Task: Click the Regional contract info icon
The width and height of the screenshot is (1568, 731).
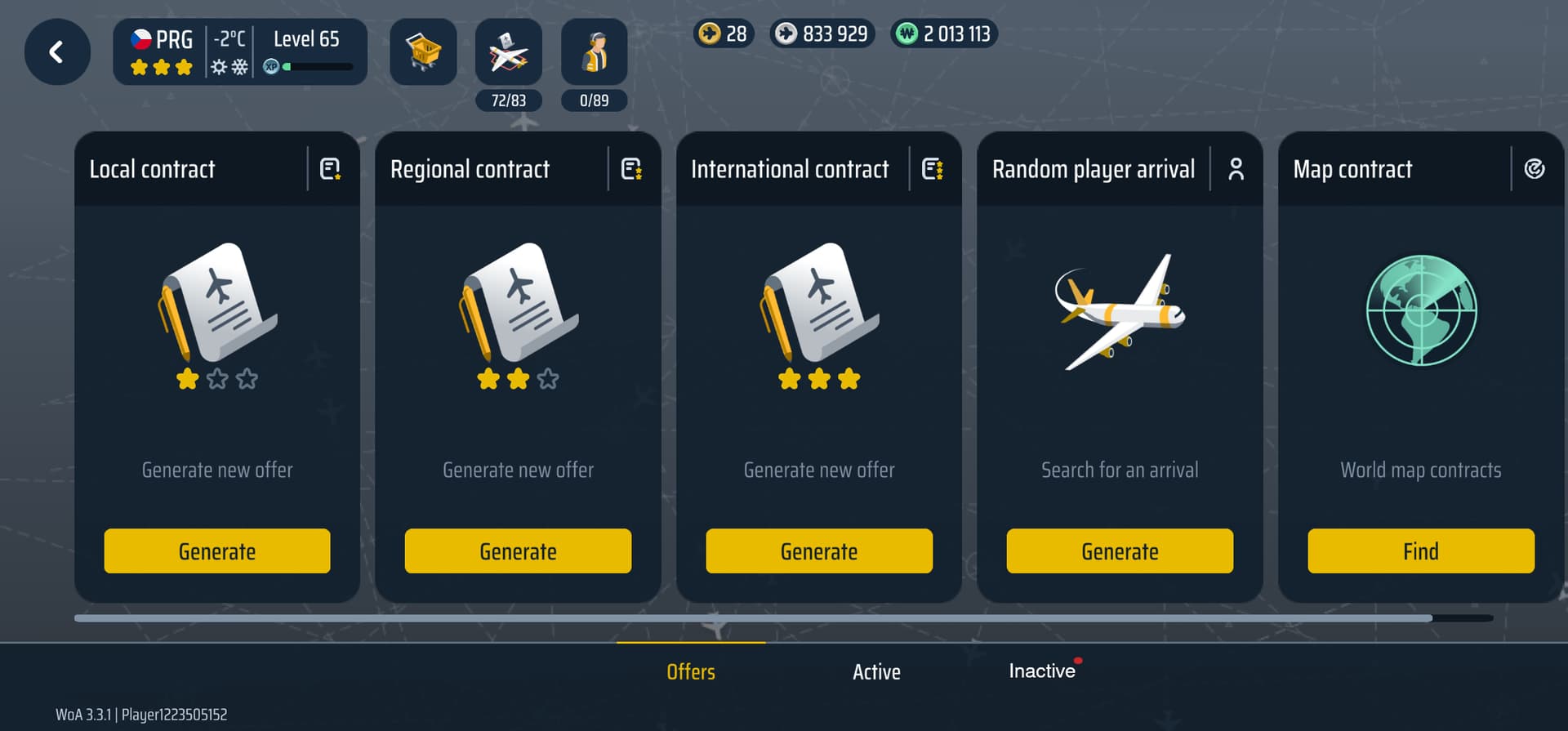Action: pyautogui.click(x=631, y=169)
